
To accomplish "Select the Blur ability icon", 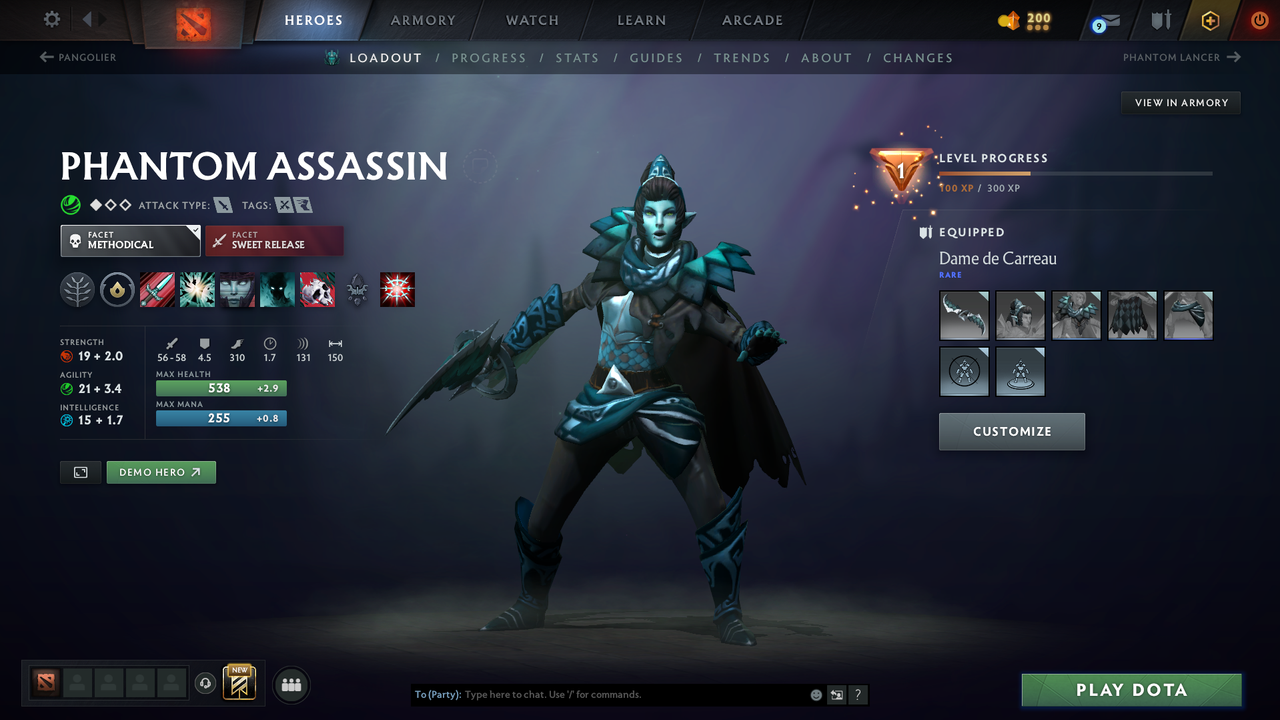I will tap(237, 290).
